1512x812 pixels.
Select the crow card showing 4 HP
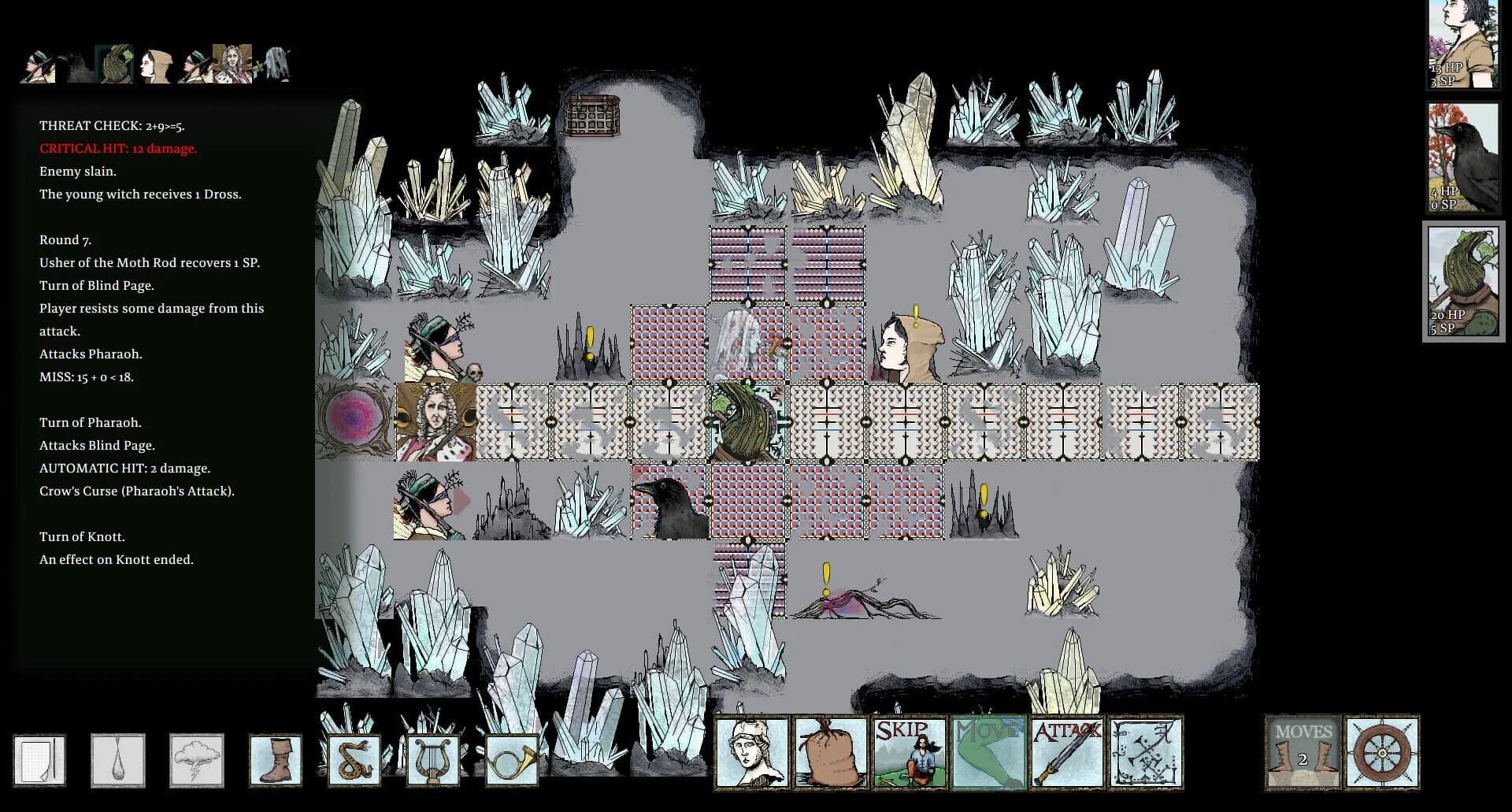[x=1462, y=156]
